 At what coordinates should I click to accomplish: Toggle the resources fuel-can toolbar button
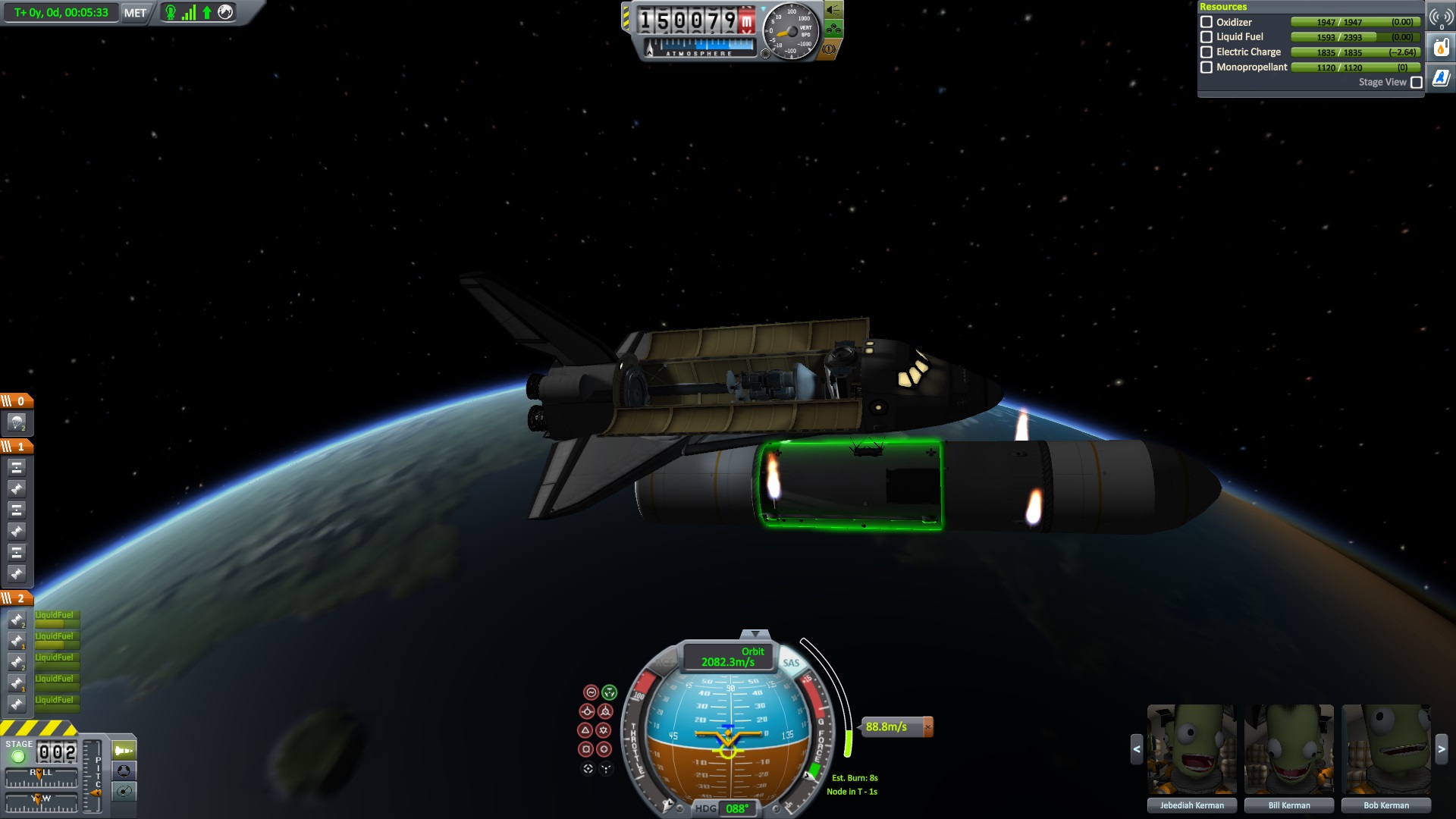coord(1441,48)
